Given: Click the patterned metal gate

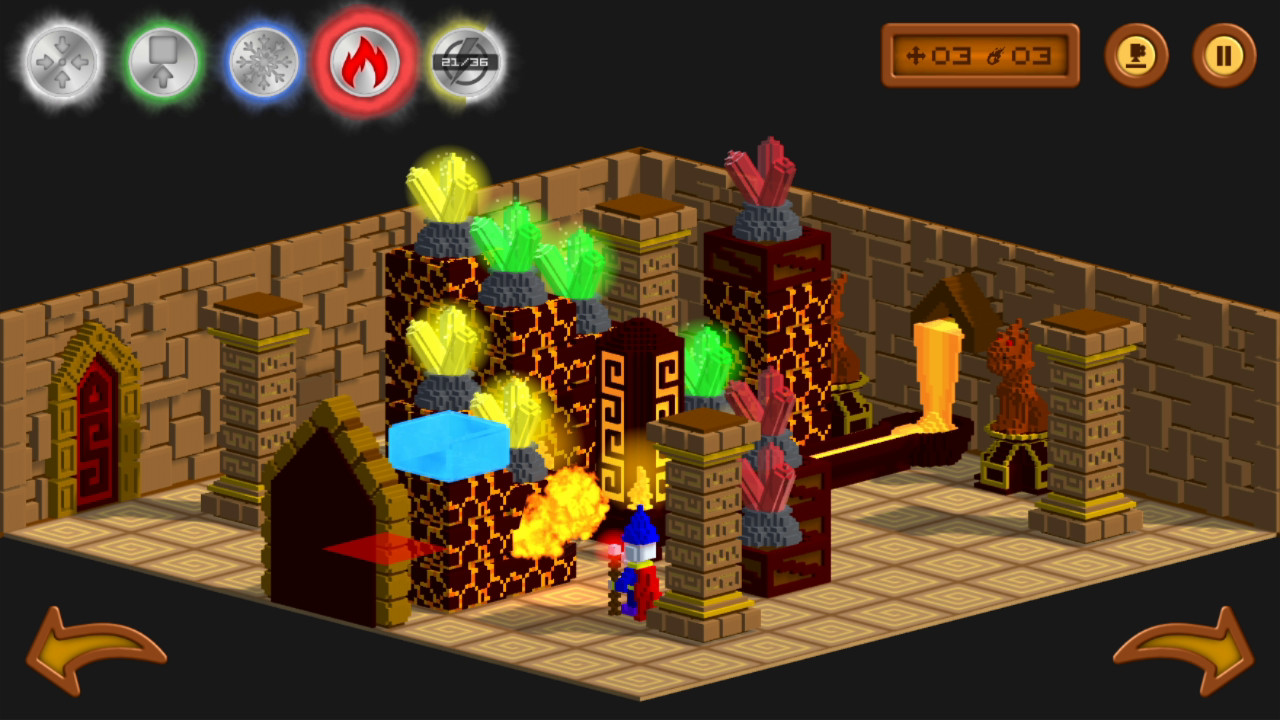Looking at the screenshot, I should tap(635, 400).
